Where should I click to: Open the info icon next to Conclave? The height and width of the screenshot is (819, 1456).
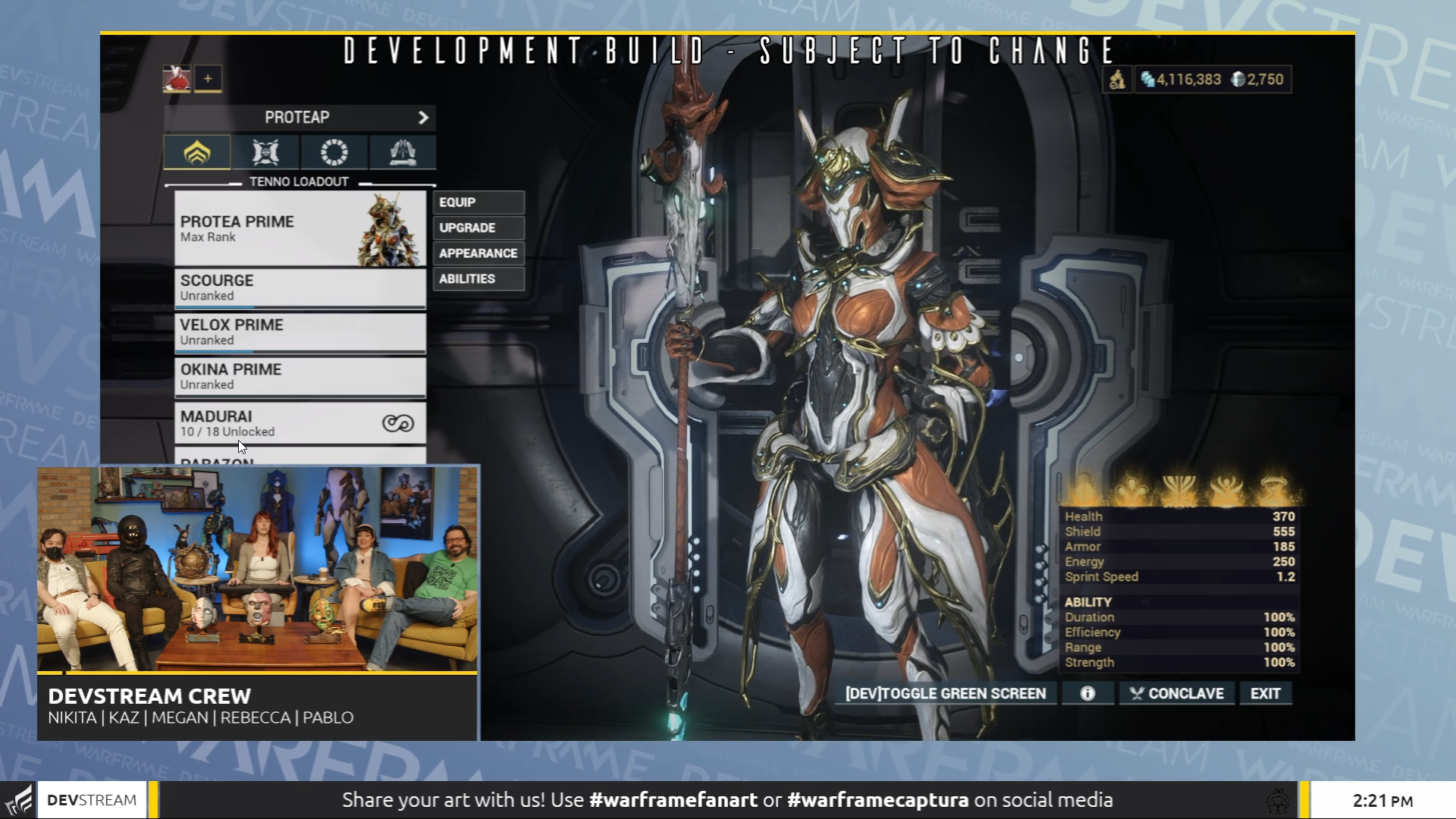(x=1087, y=692)
